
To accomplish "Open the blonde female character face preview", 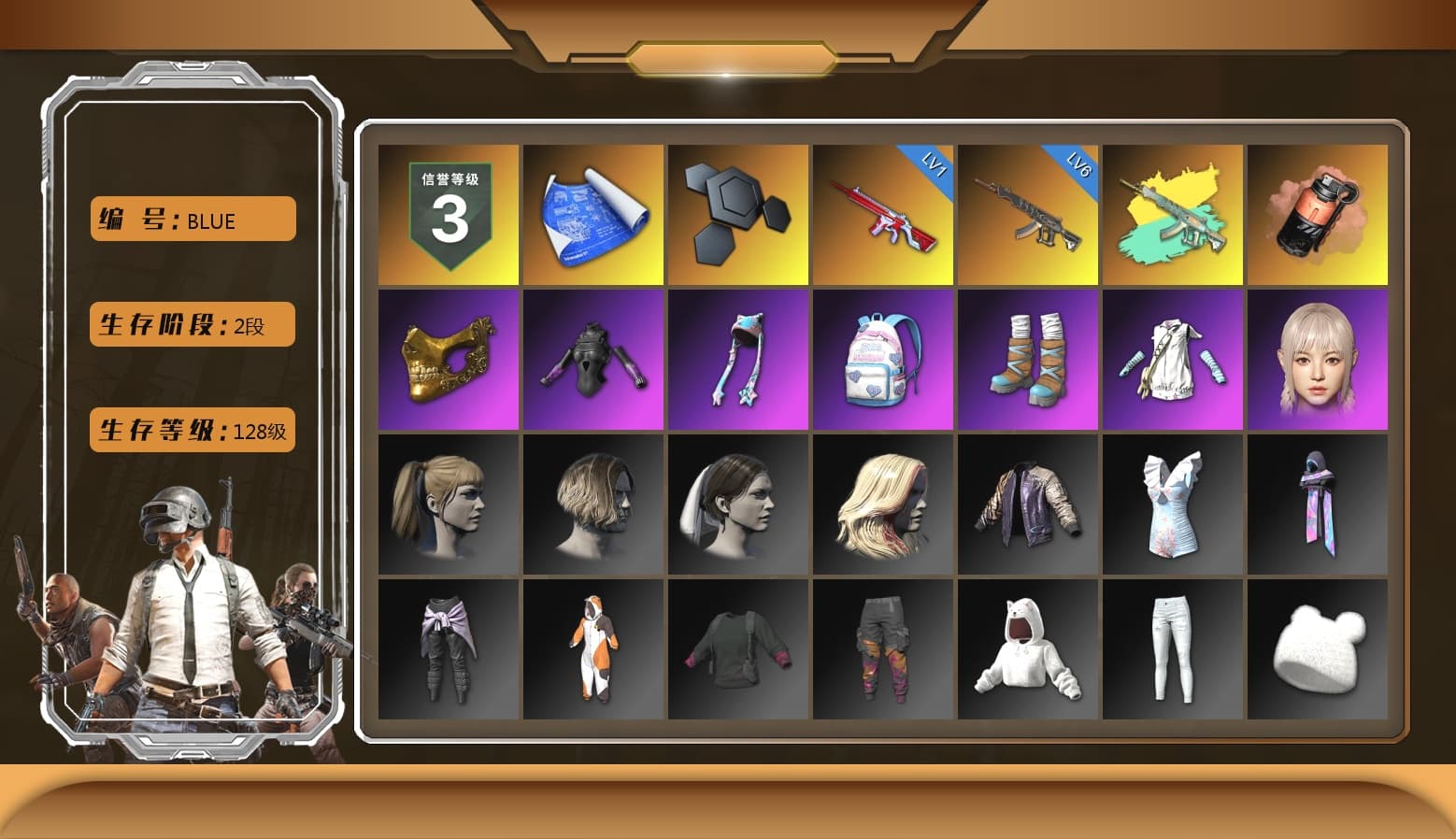I will click(1318, 360).
